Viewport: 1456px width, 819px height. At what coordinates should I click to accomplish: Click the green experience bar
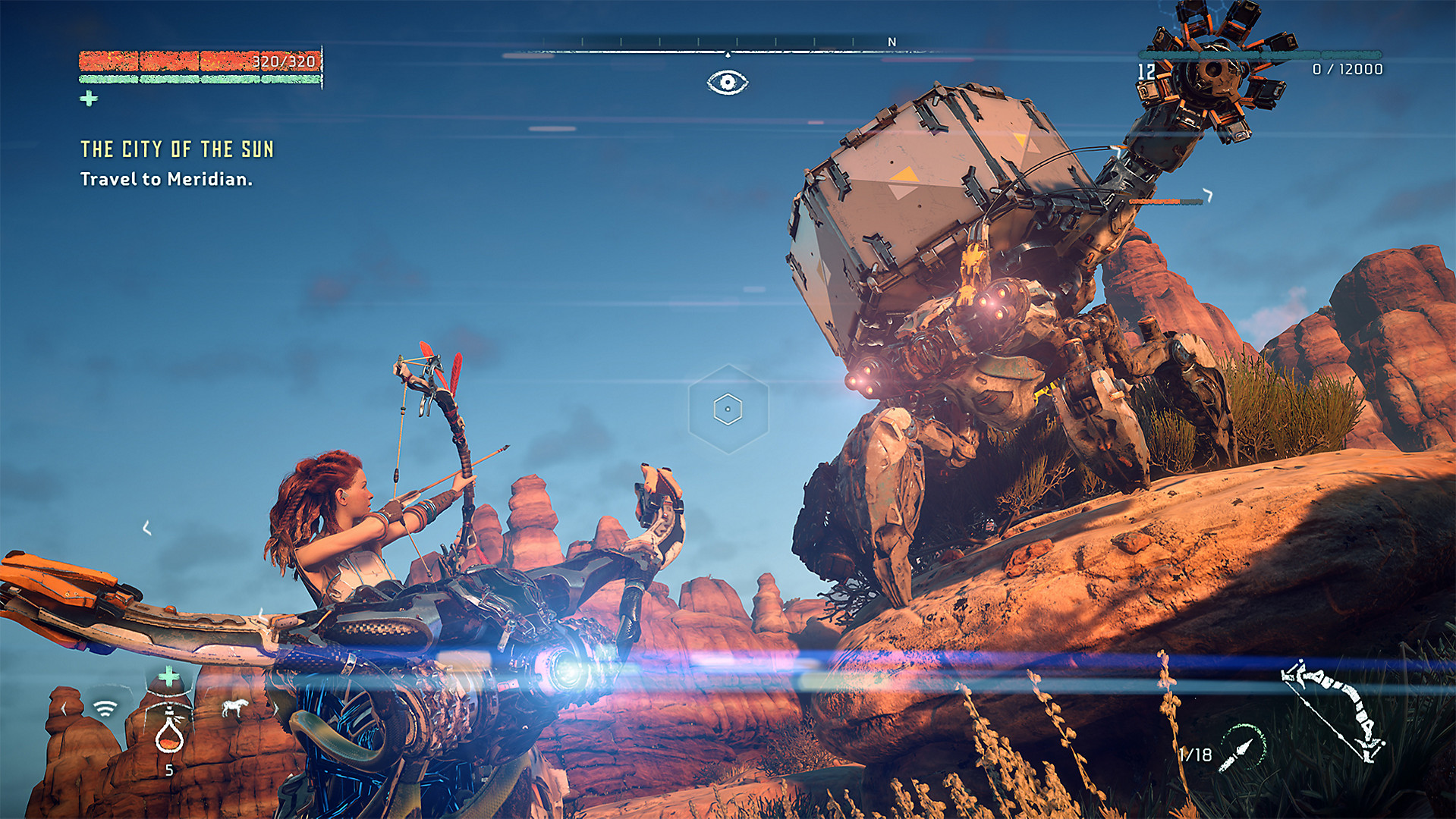coord(197,78)
